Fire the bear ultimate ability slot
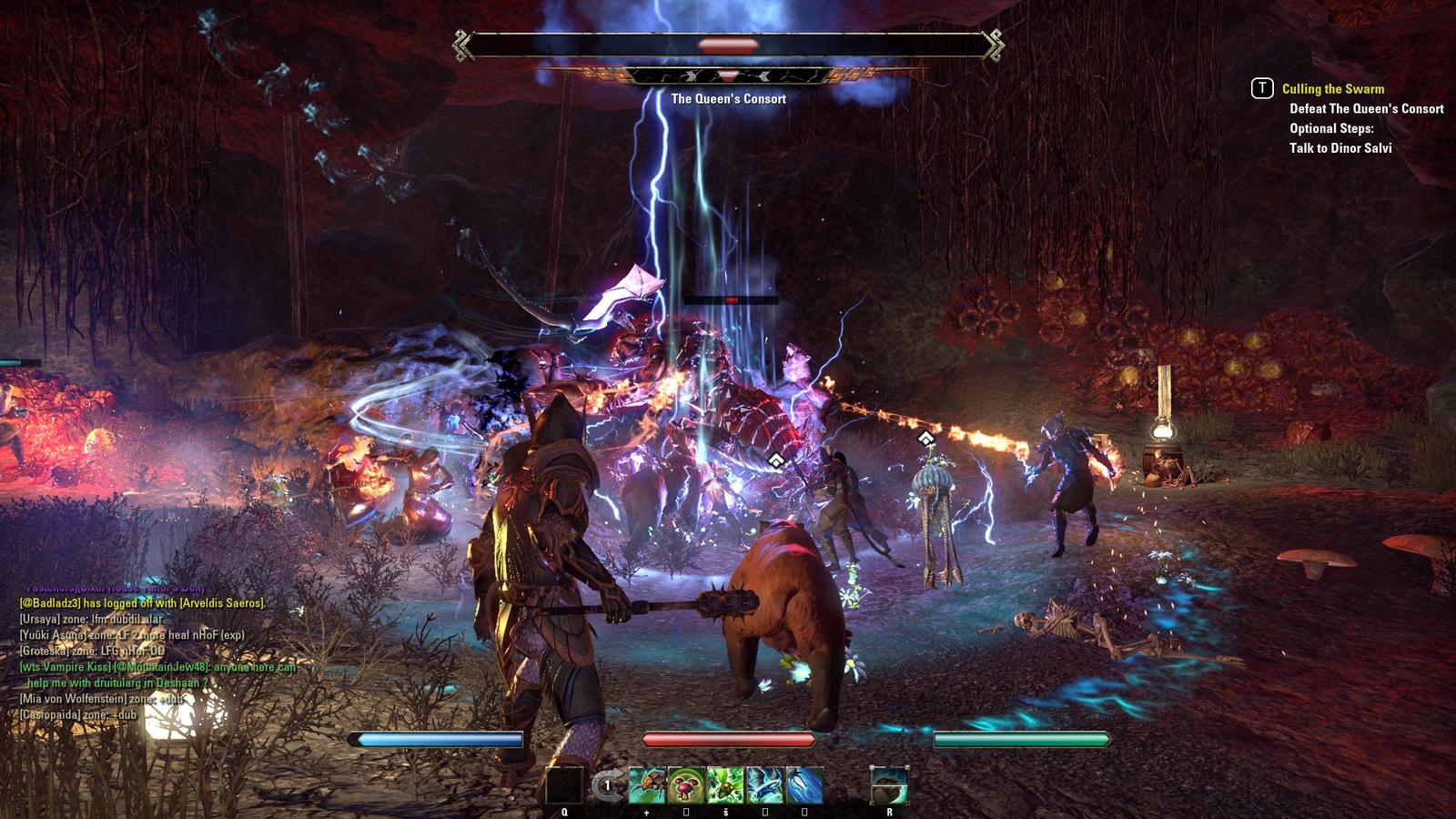Screen dimensions: 1456x819 tap(889, 785)
